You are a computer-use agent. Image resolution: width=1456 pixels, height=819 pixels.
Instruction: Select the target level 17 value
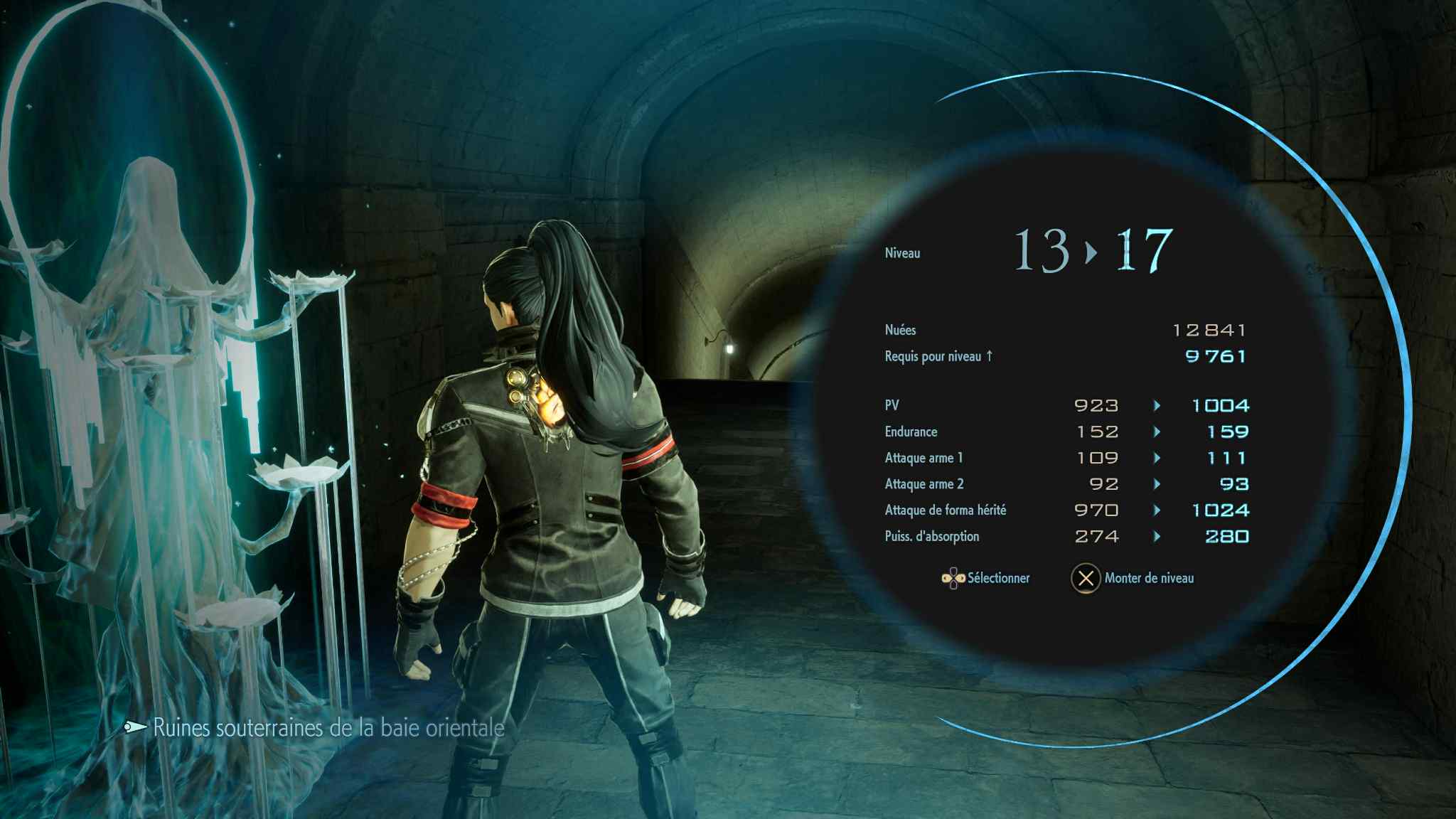(x=1143, y=250)
